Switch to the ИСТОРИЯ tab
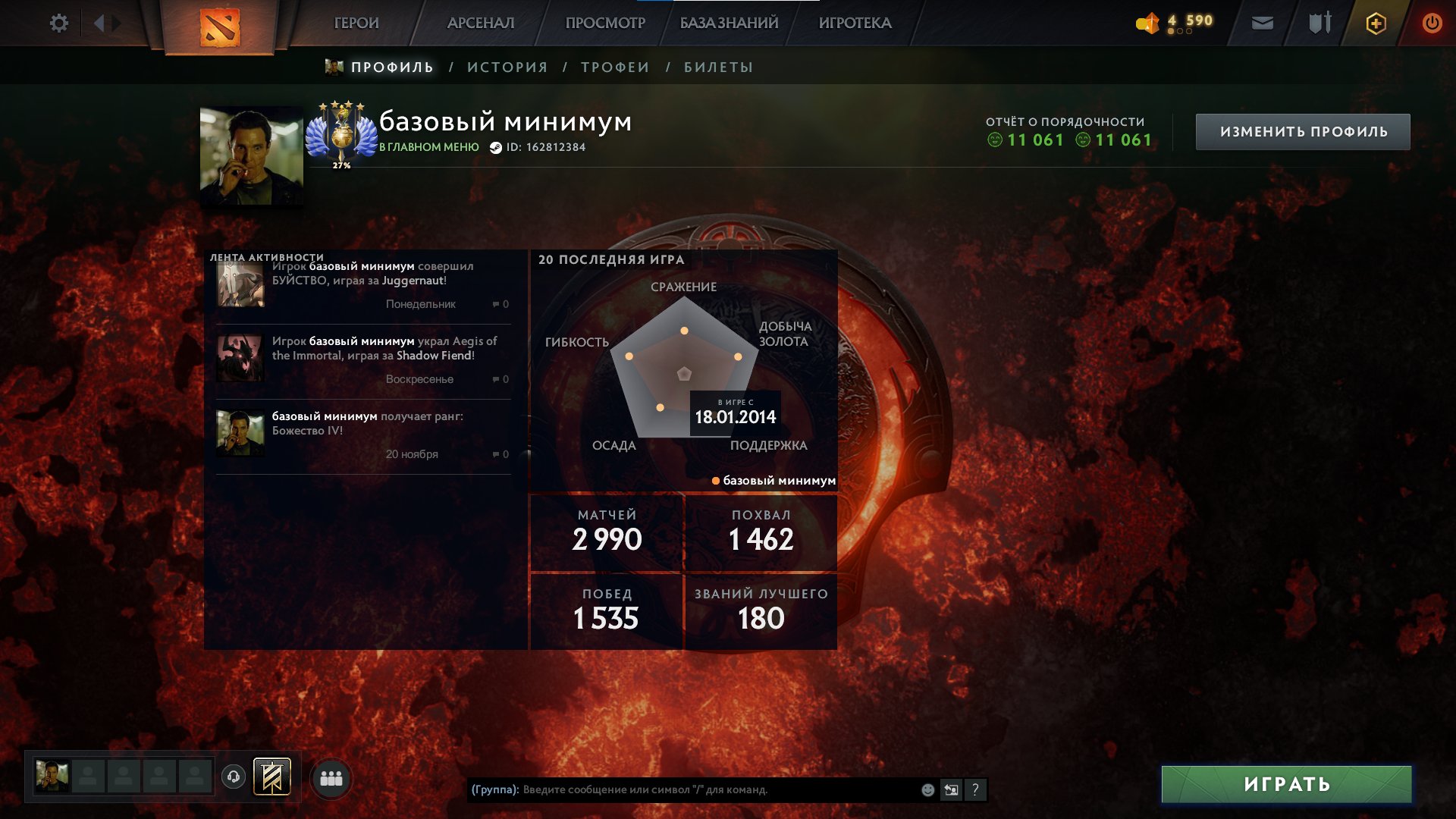 506,67
